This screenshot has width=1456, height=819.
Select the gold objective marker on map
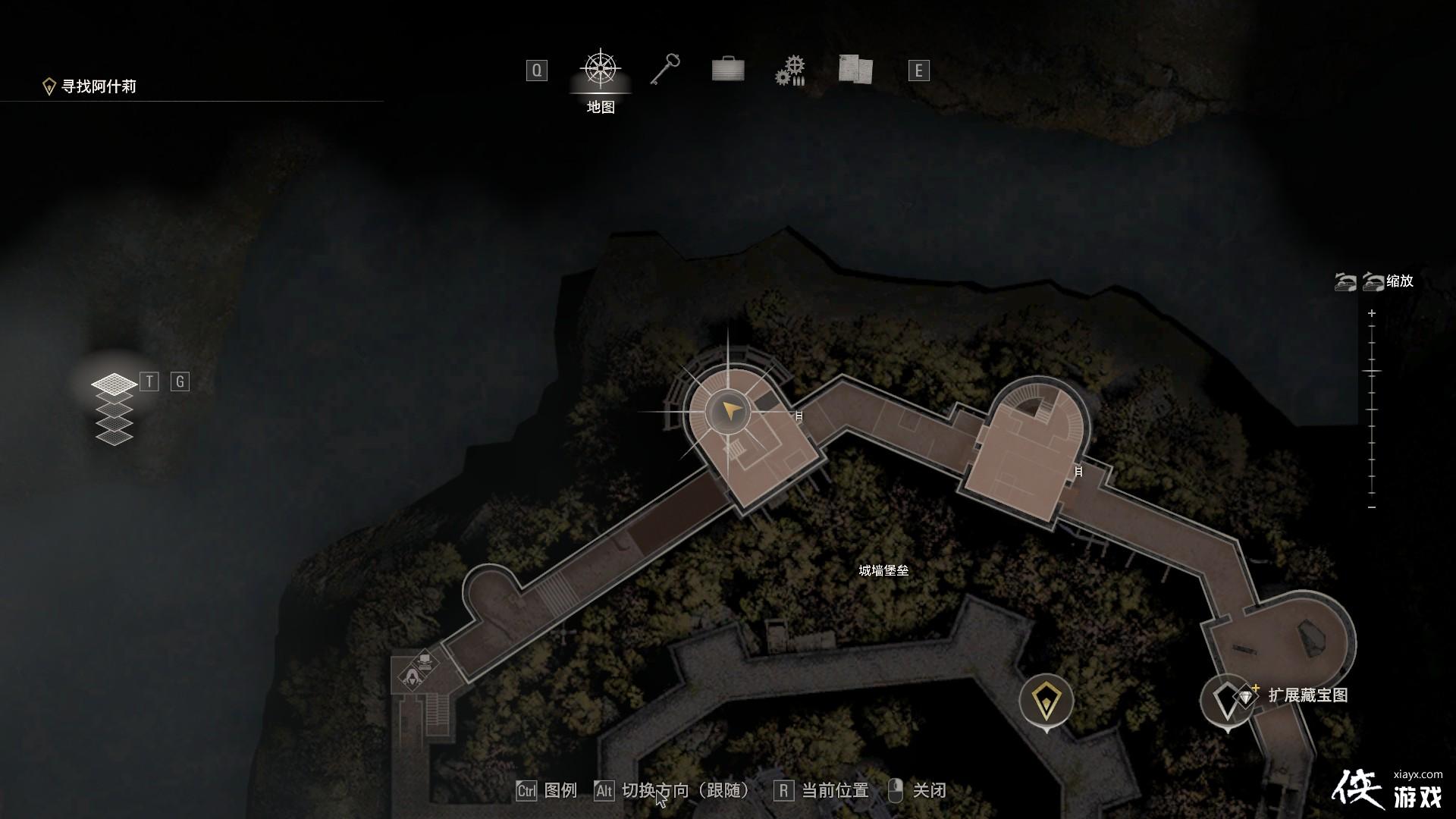click(x=1046, y=701)
